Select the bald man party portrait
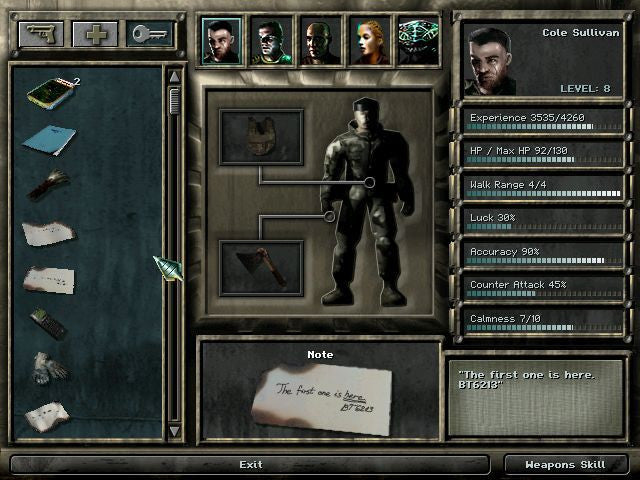Screen dimensions: 640x480 321,41
